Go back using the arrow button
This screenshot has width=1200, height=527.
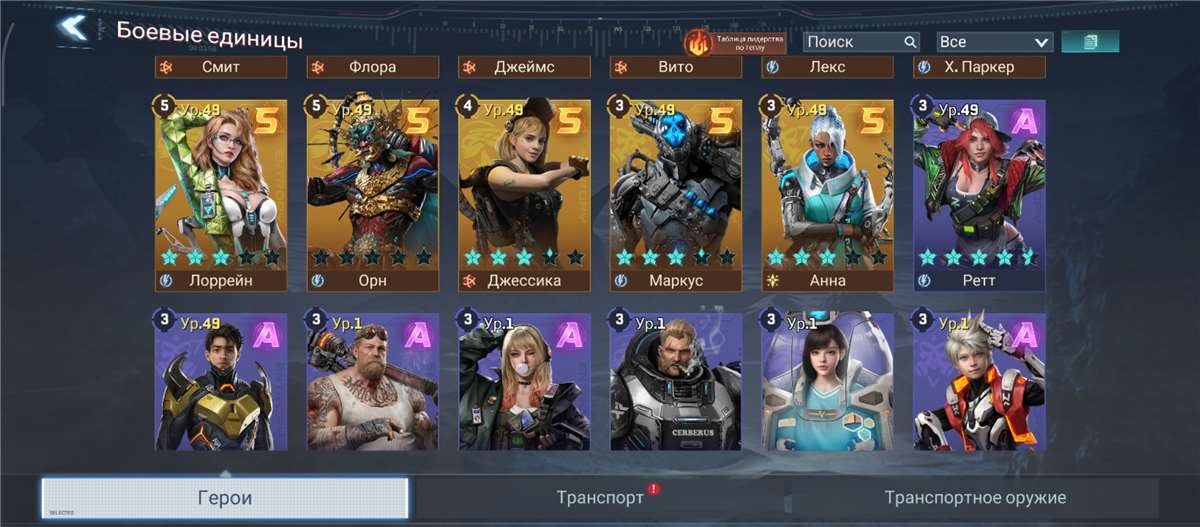point(72,27)
